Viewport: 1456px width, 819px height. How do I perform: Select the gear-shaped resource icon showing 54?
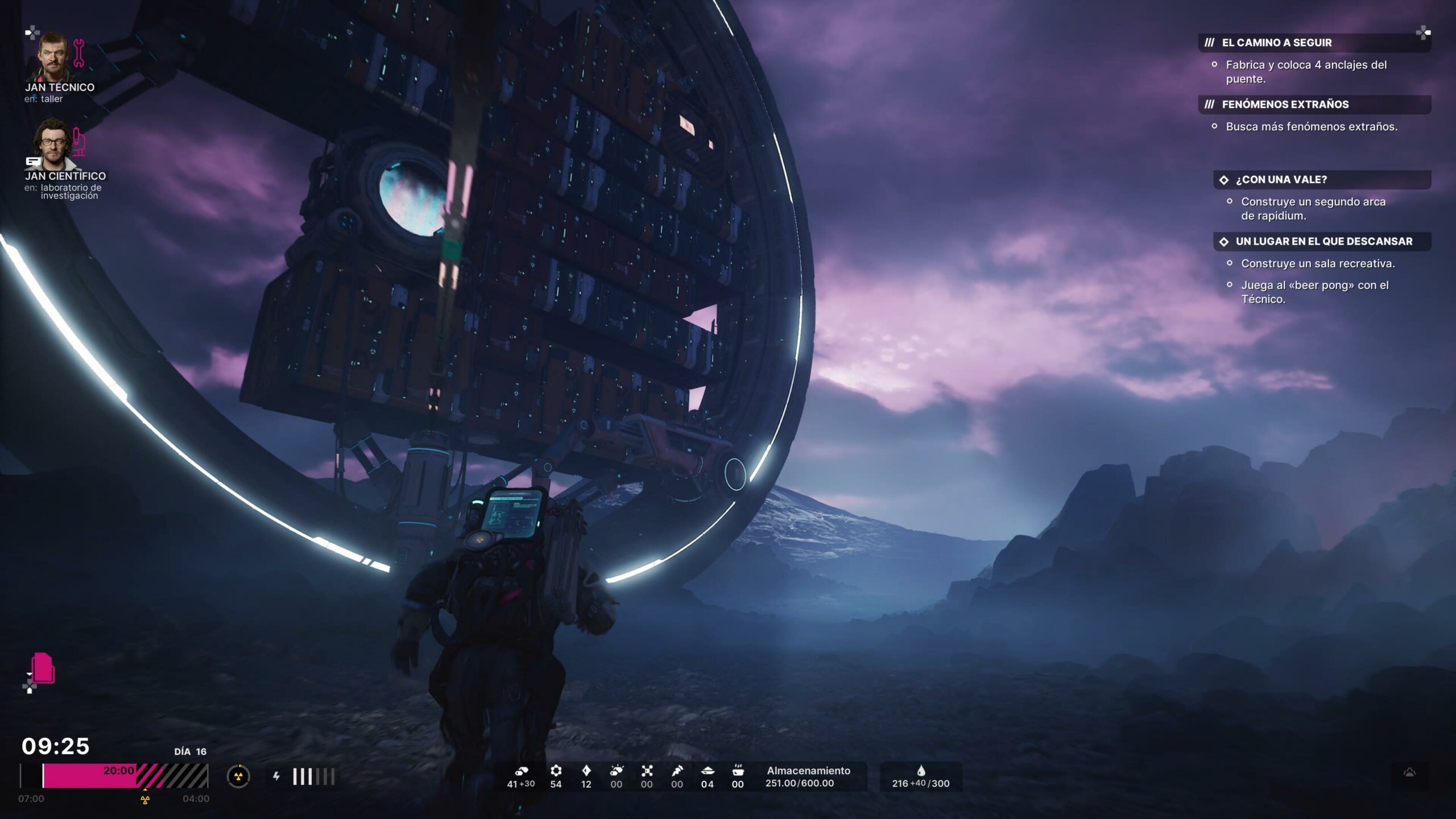tap(556, 771)
